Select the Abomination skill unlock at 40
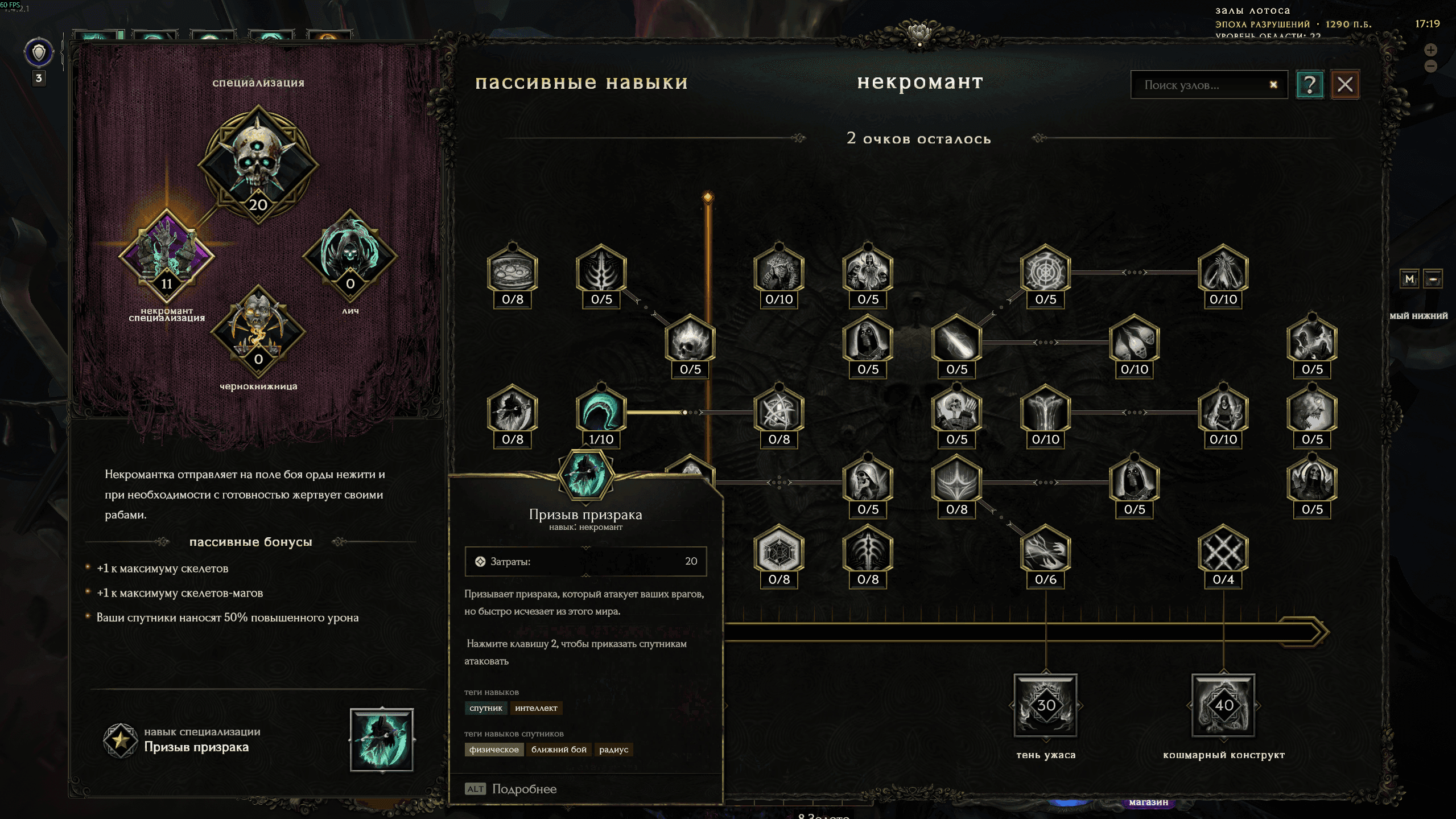This screenshot has width=1456, height=819. (1223, 705)
